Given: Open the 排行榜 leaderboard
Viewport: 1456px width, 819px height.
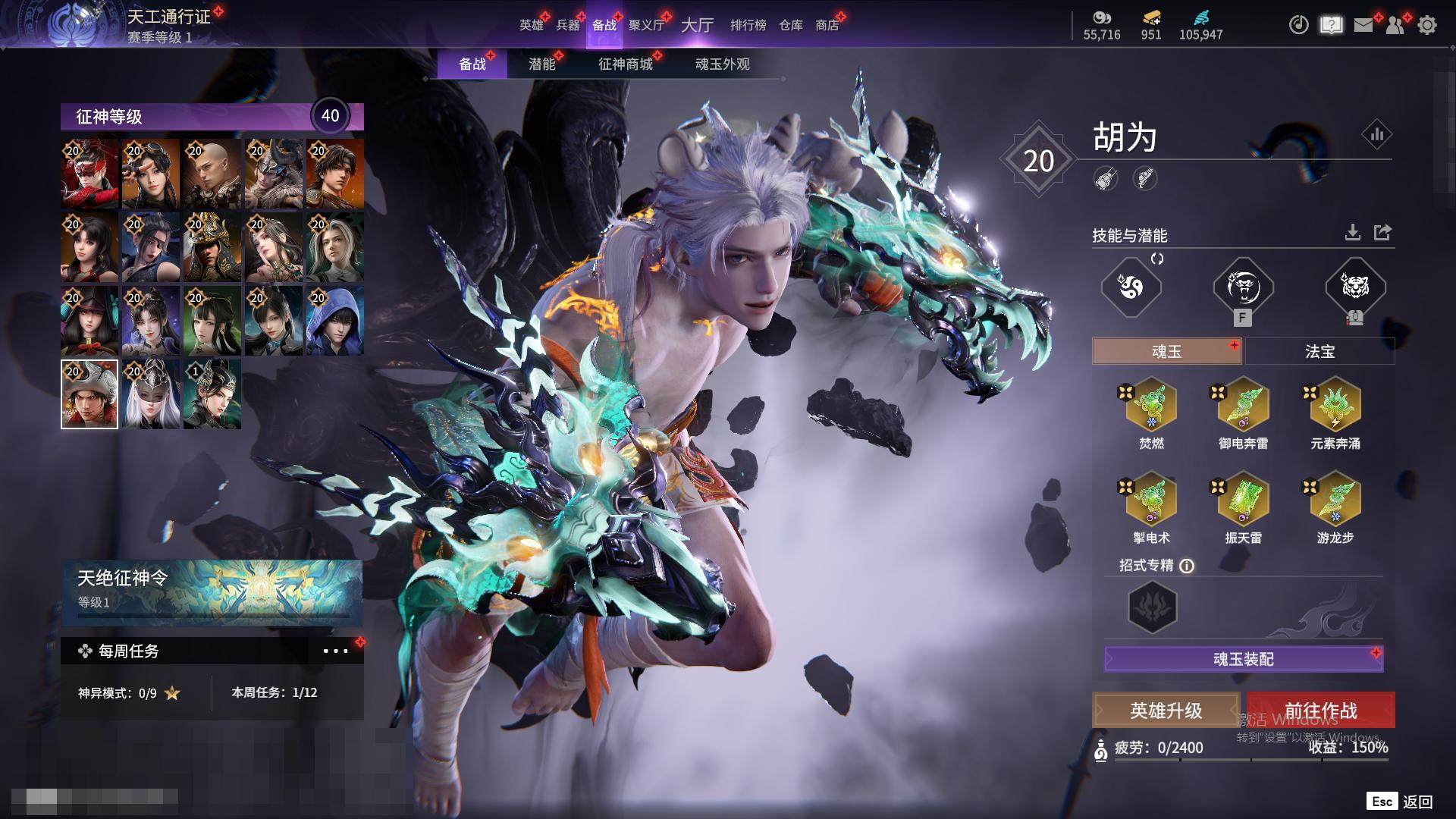Looking at the screenshot, I should tap(748, 25).
